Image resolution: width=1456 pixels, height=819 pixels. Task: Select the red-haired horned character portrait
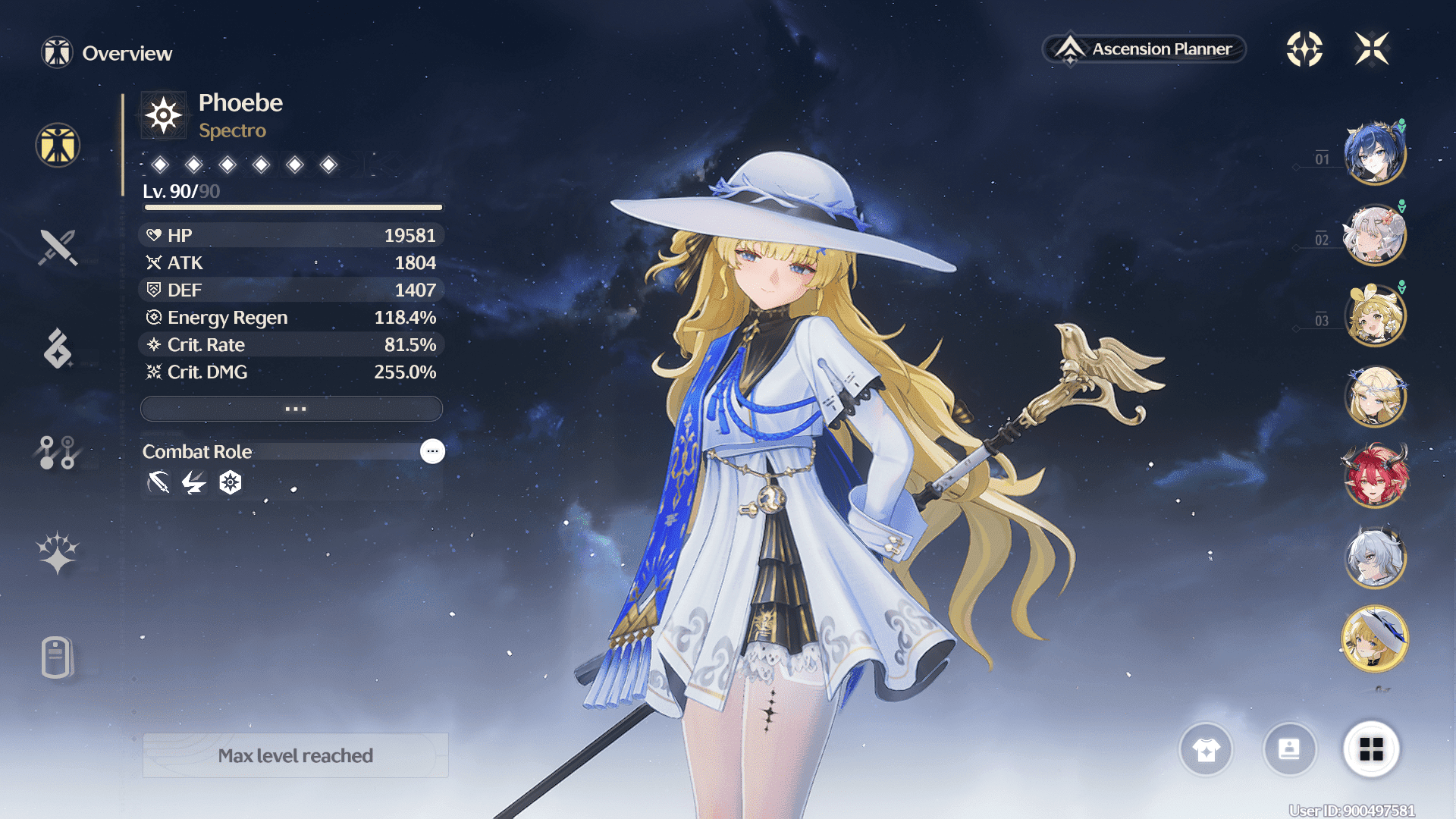click(1374, 477)
